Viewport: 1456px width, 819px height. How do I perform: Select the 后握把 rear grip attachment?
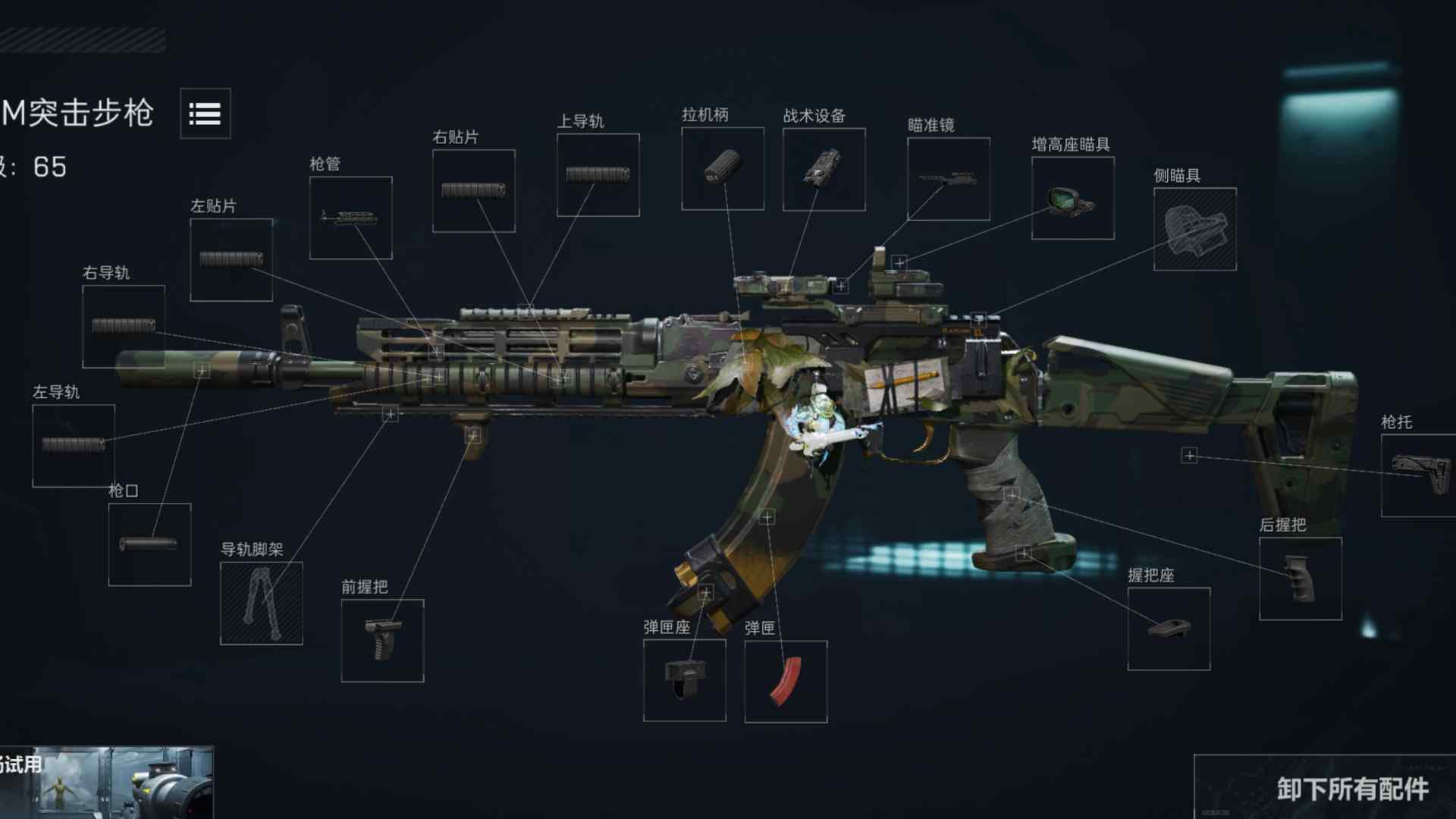tap(1300, 578)
